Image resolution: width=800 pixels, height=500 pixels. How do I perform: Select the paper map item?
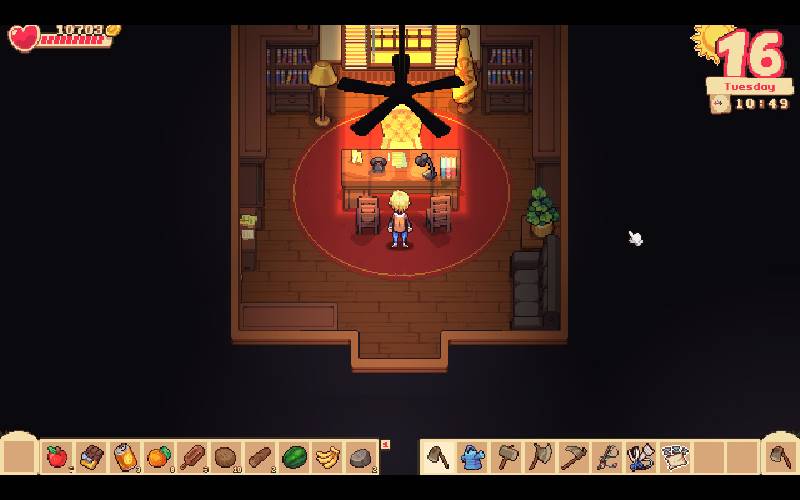[x=674, y=457]
